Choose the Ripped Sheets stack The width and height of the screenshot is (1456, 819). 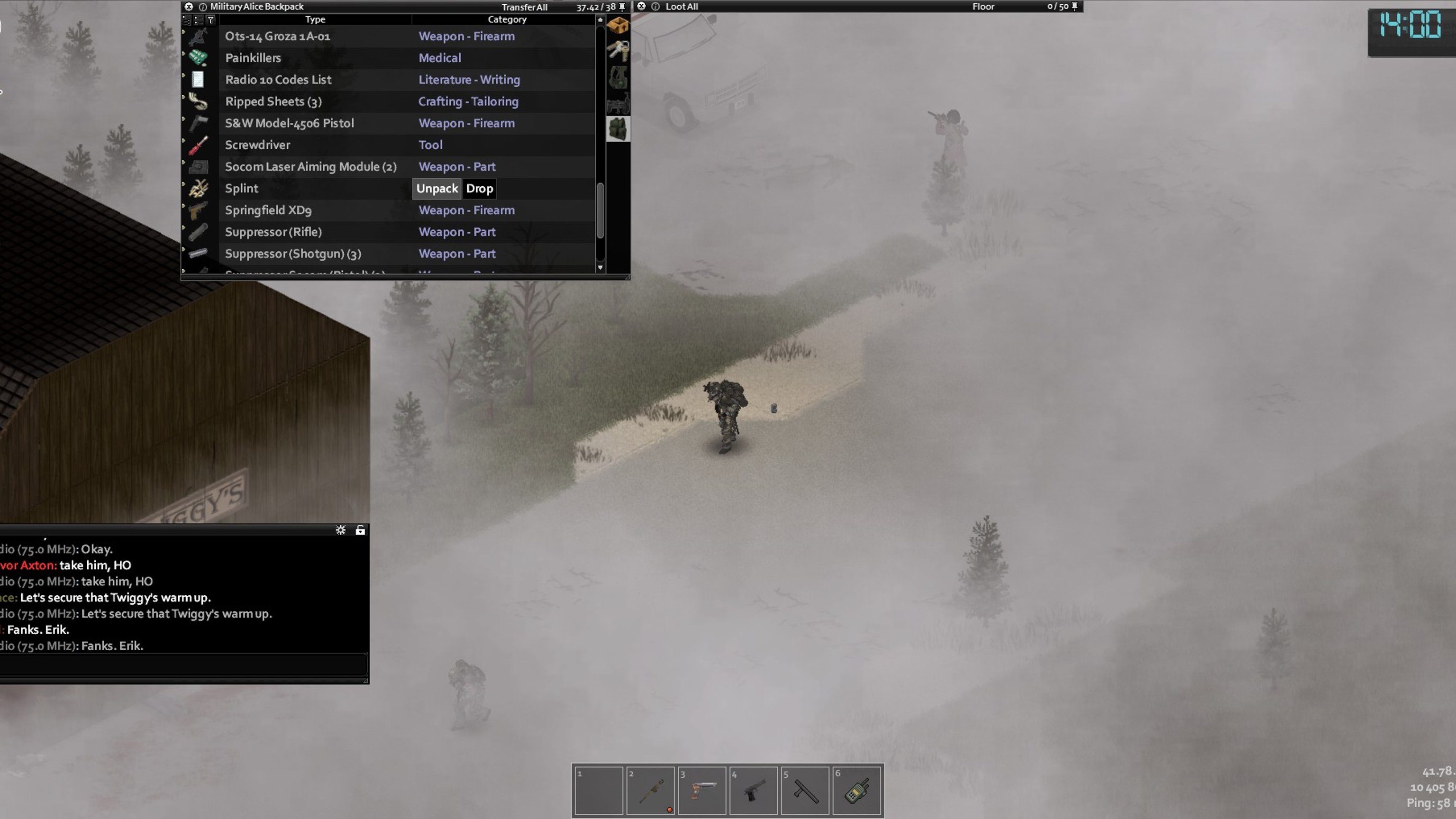point(273,102)
